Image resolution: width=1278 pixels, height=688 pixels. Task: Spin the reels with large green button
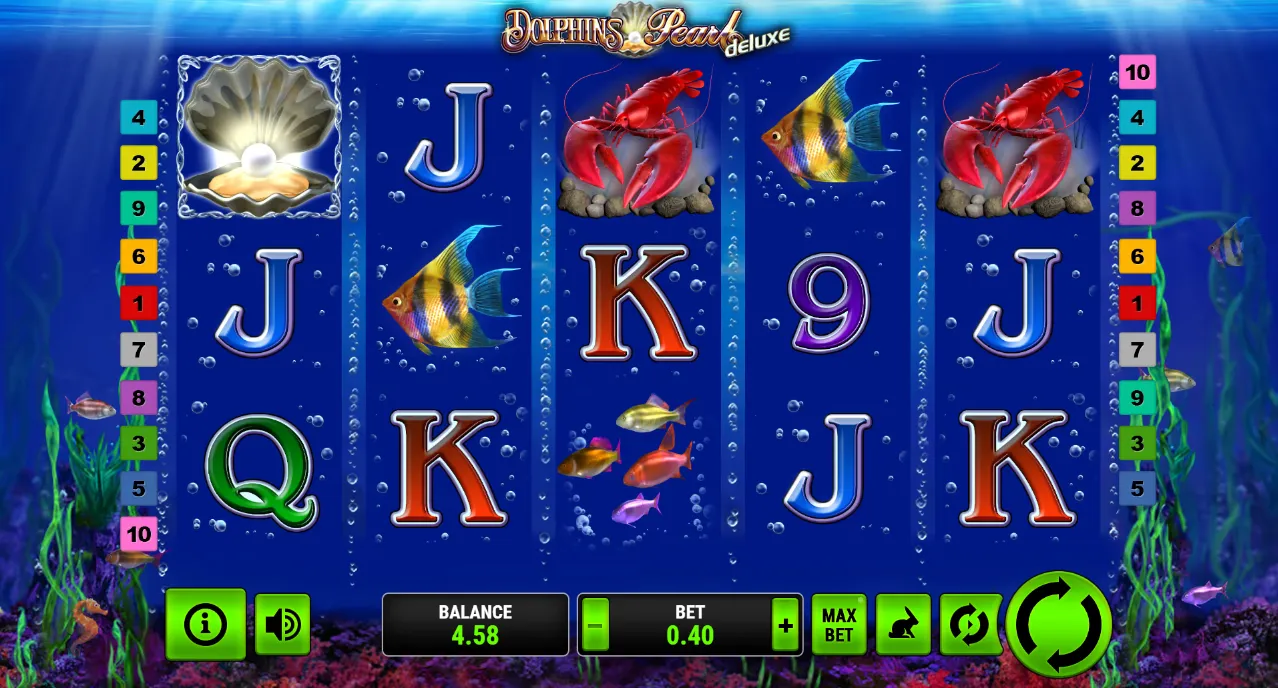click(1058, 624)
